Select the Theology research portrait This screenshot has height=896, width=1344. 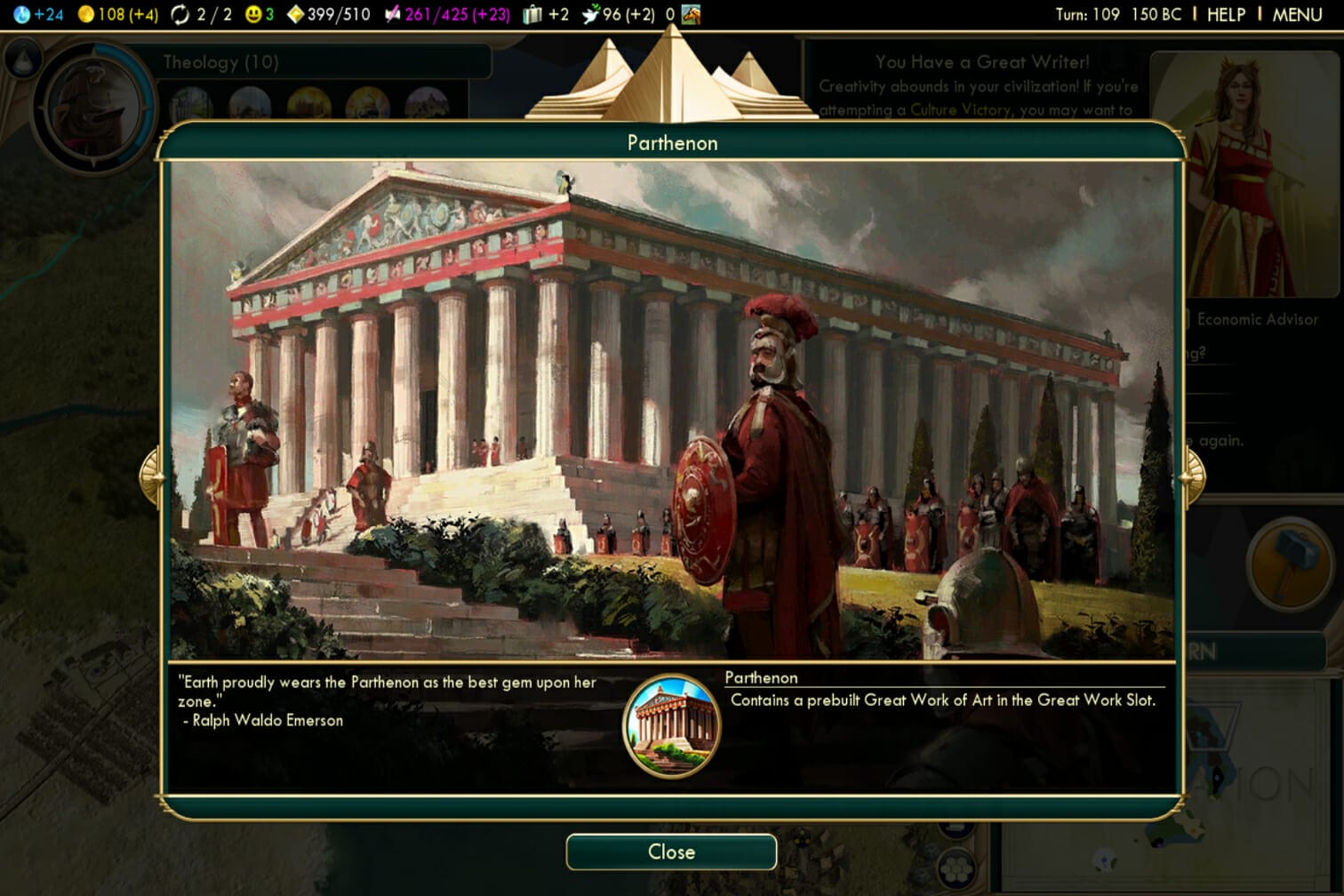tap(93, 108)
